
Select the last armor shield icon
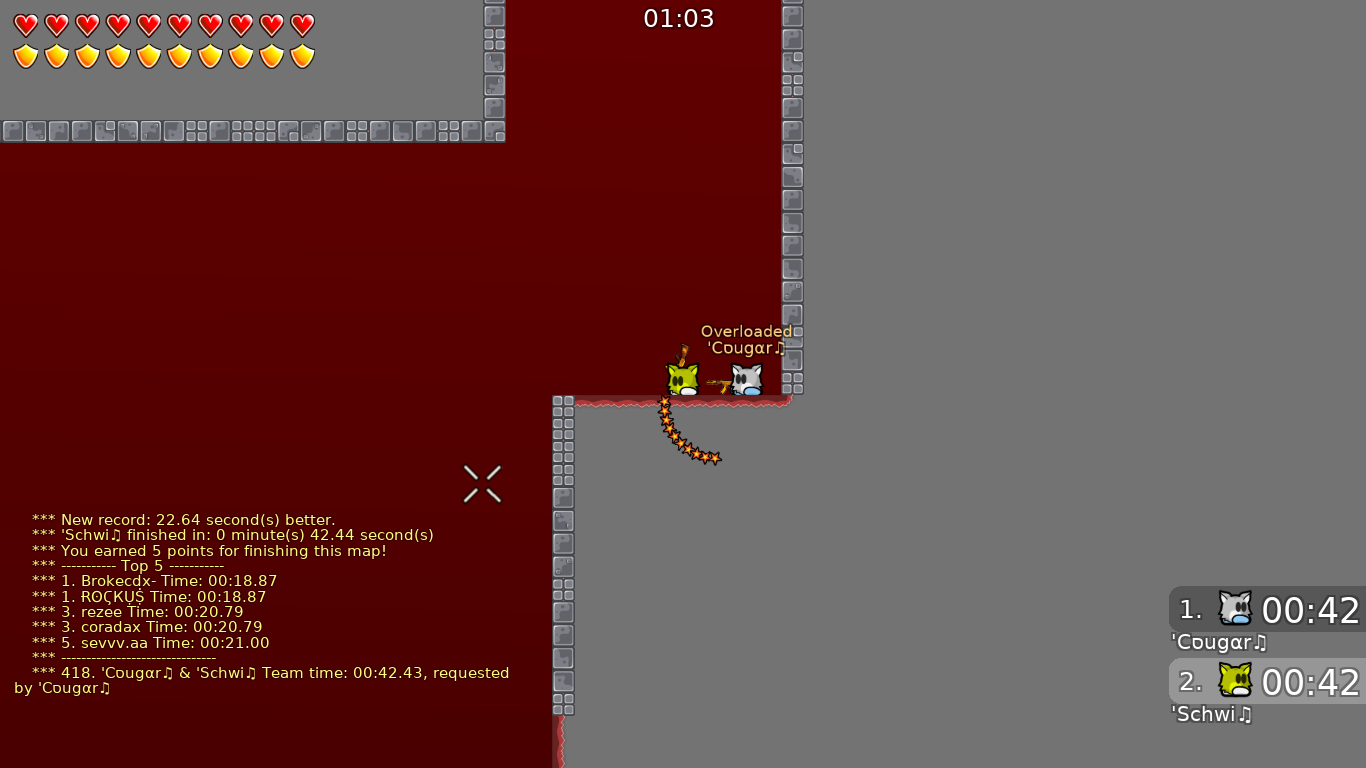pos(300,54)
